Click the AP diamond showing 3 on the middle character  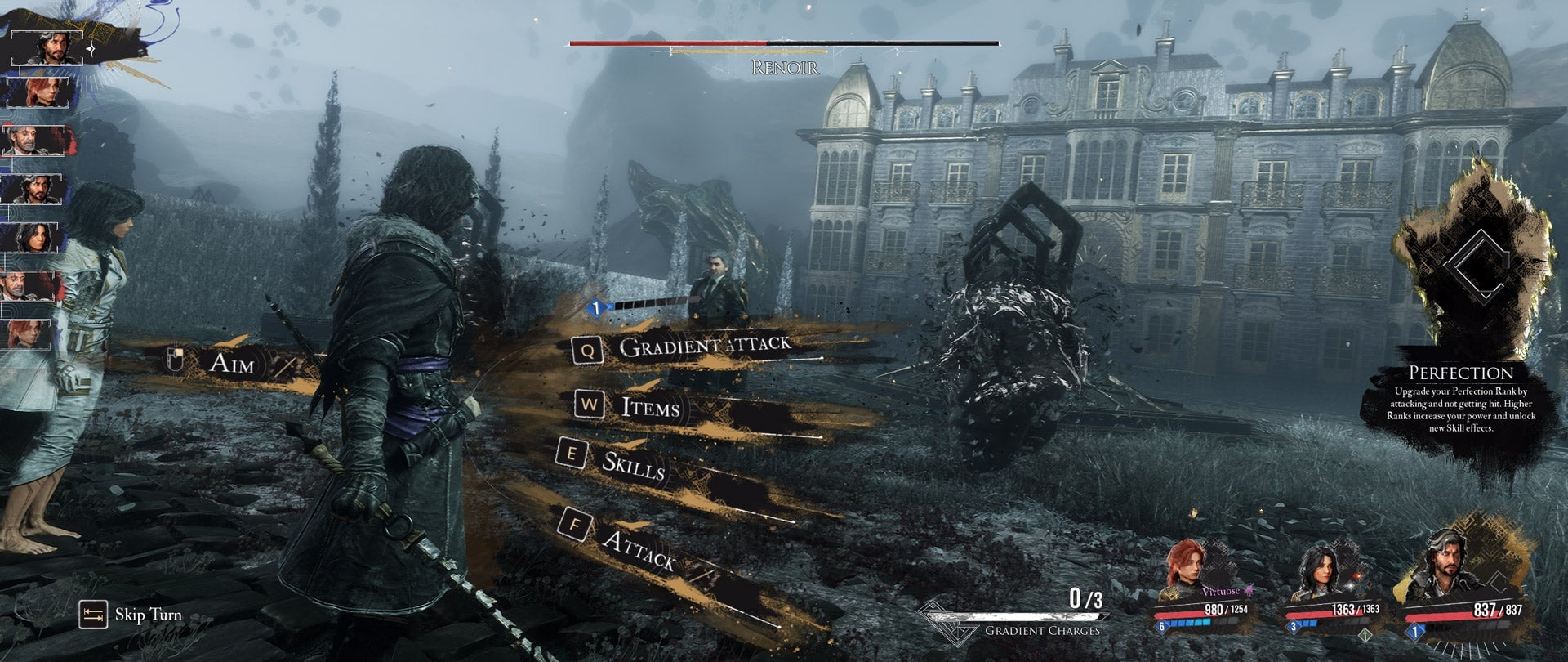pyautogui.click(x=1294, y=626)
